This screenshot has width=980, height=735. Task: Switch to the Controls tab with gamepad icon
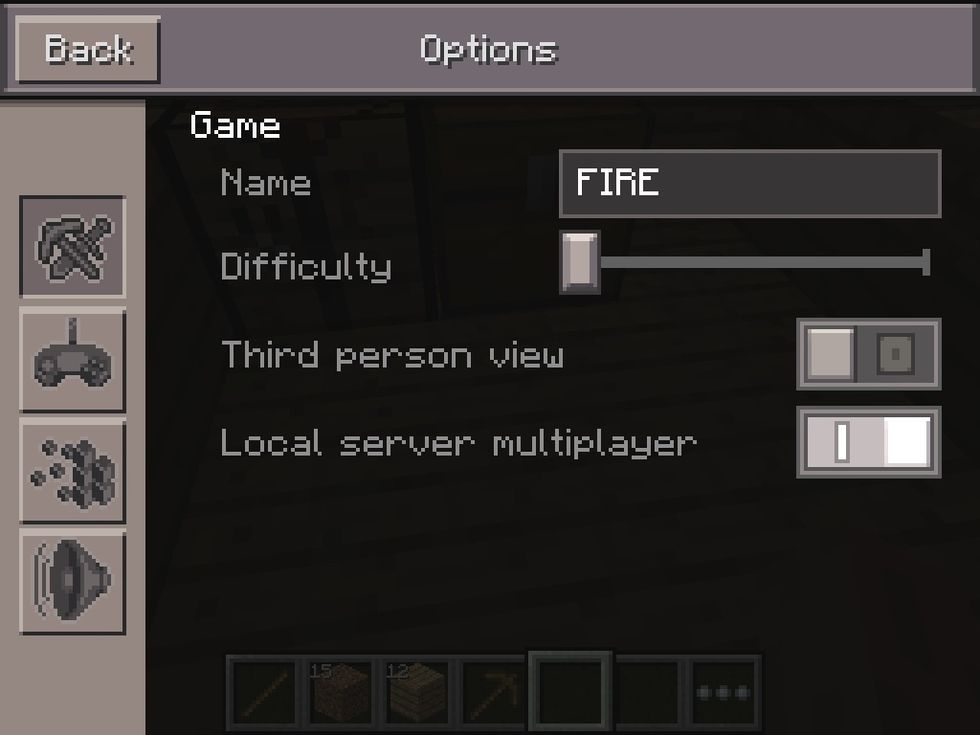[73, 359]
